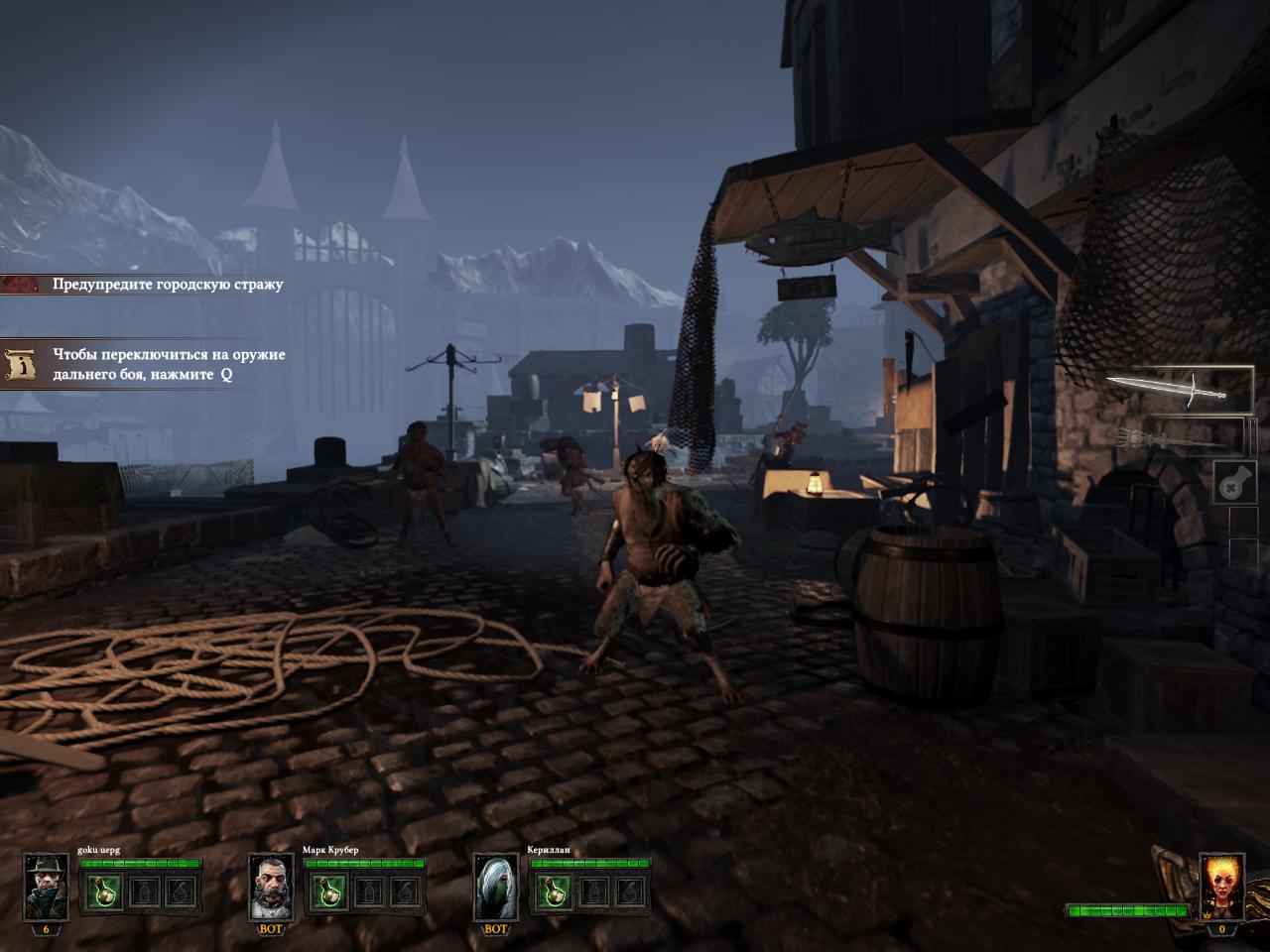Switch to the staff ranged weapon slot
1270x952 pixels.
(1179, 436)
